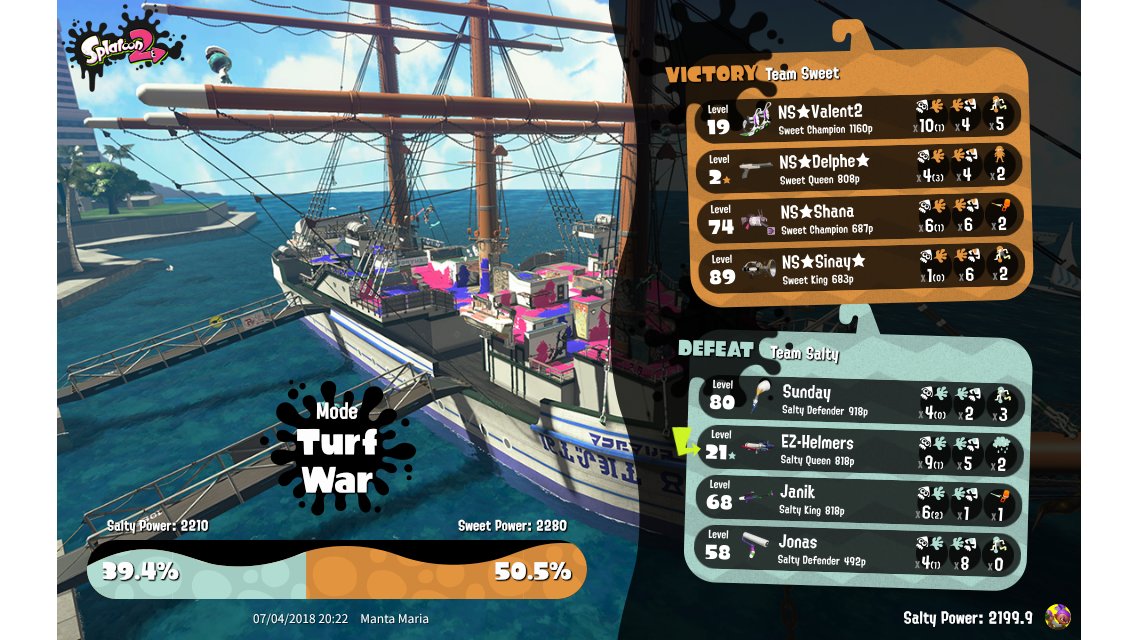Select NS★Valent2's scoreboard row

(860, 116)
